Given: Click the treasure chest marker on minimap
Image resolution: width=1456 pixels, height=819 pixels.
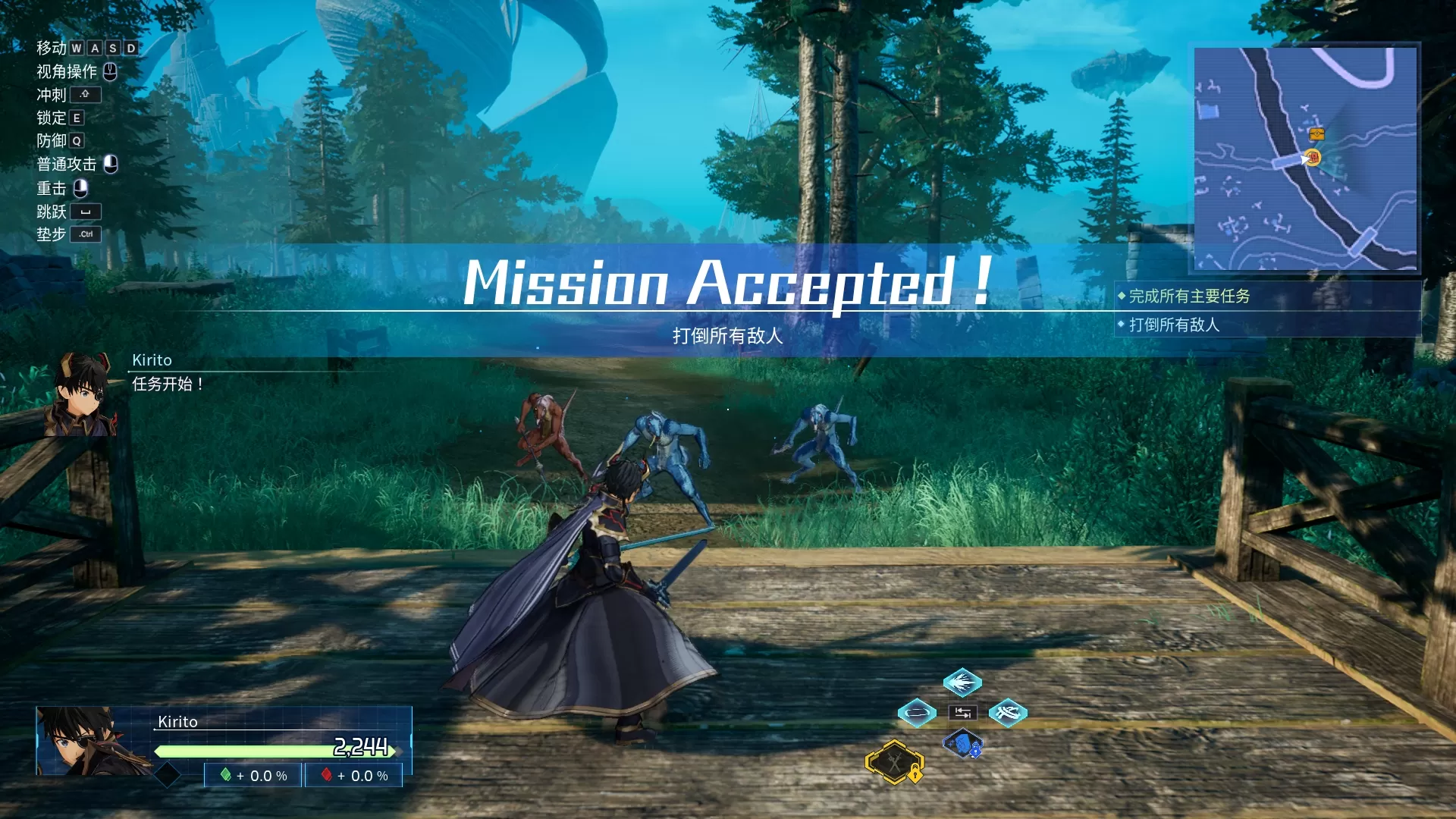Looking at the screenshot, I should [x=1316, y=134].
